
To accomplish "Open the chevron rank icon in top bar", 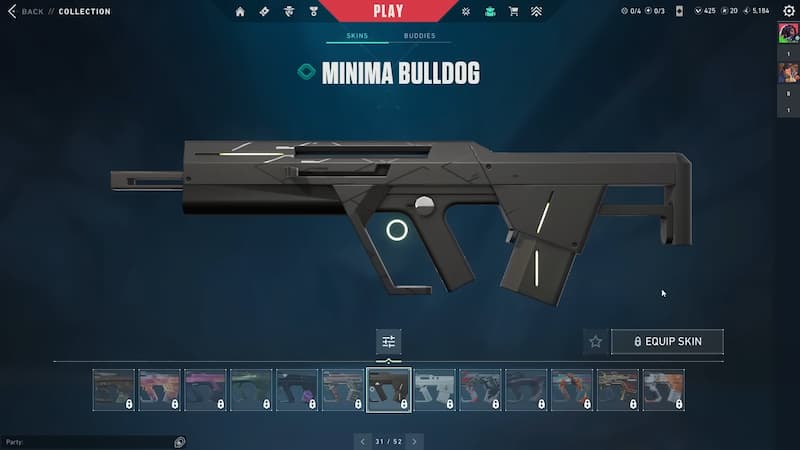I will pos(536,12).
